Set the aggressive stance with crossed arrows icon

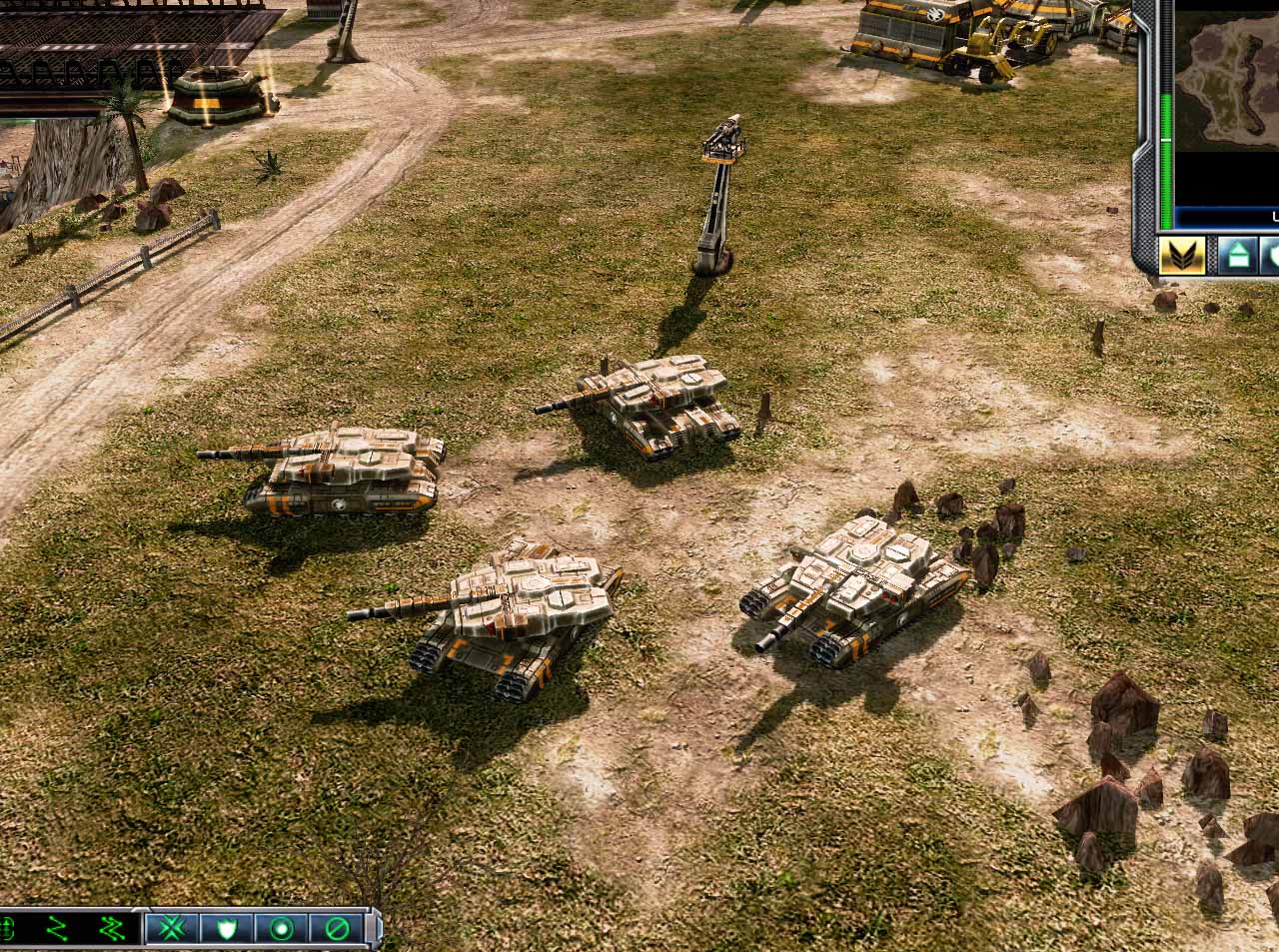tap(172, 928)
